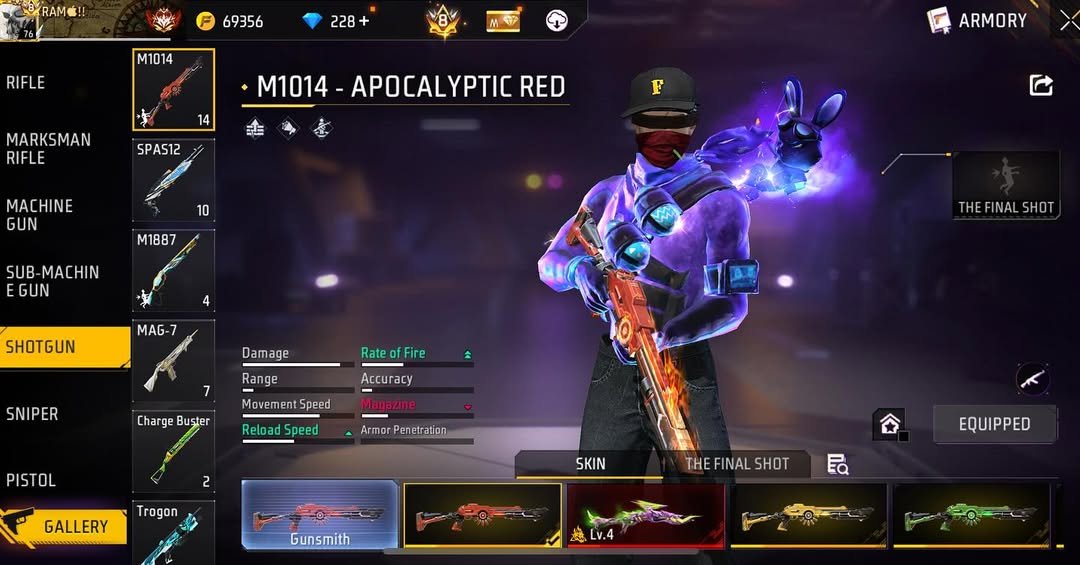Click the Equipped button
This screenshot has height=565, width=1080.
[994, 424]
